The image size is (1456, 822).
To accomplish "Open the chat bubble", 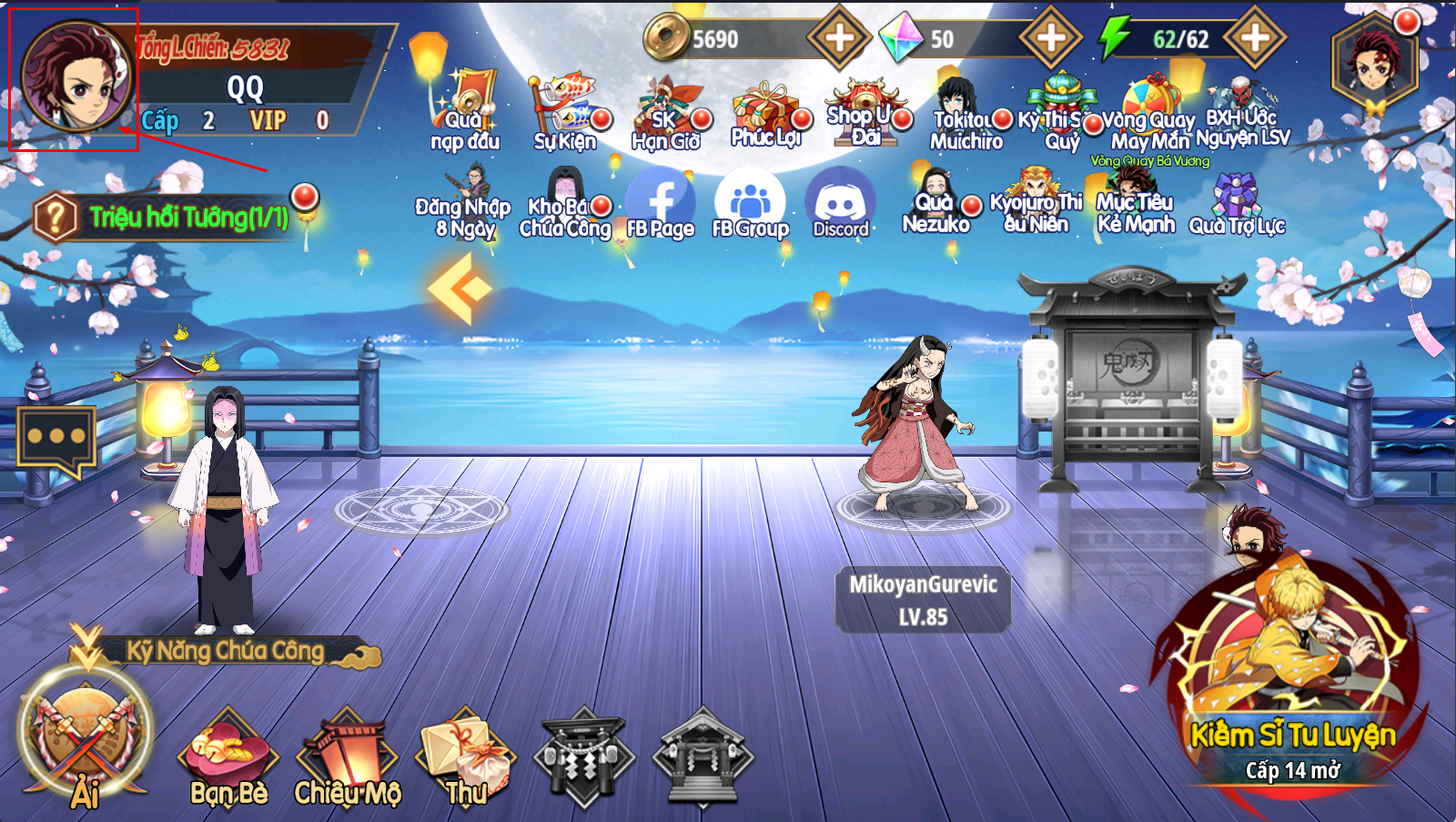I will pos(56,438).
